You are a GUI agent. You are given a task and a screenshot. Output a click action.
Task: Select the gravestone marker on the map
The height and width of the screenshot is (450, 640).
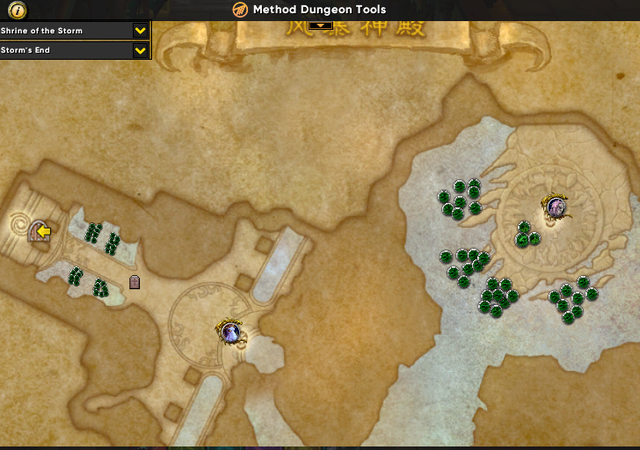(x=135, y=283)
